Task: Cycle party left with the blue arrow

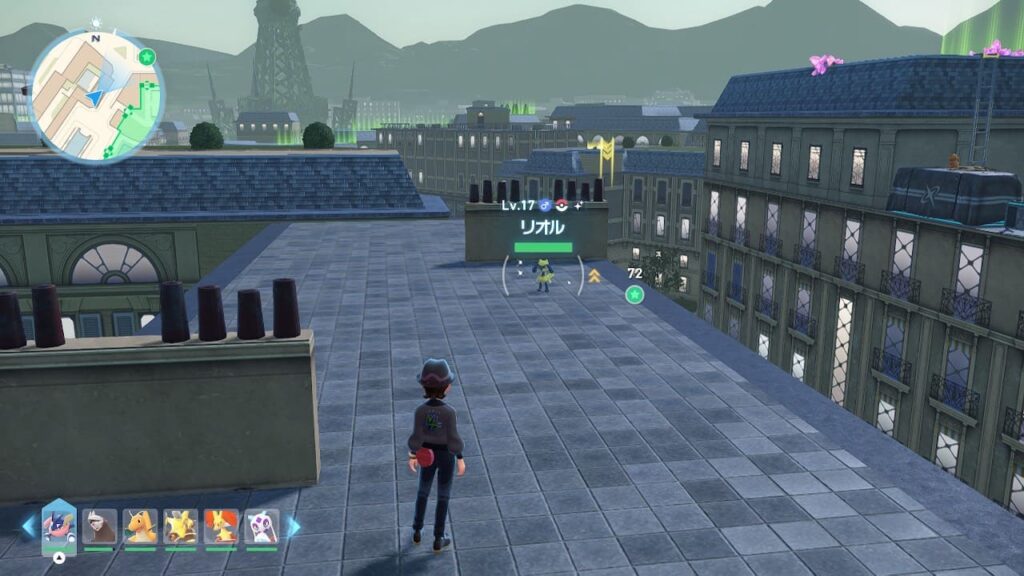Action: [28, 526]
